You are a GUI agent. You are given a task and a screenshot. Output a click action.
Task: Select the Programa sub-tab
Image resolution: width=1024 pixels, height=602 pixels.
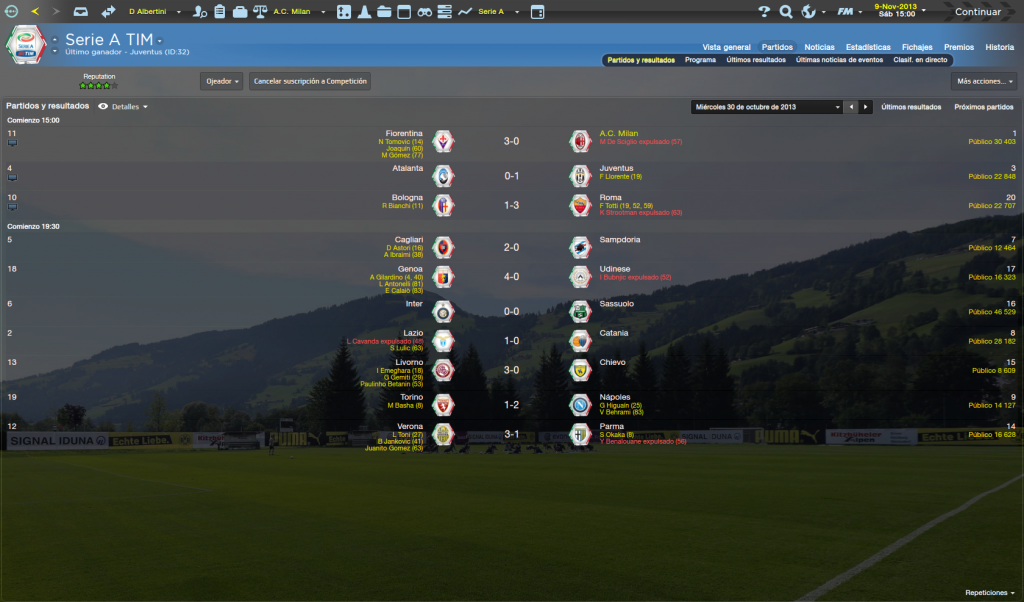point(700,60)
